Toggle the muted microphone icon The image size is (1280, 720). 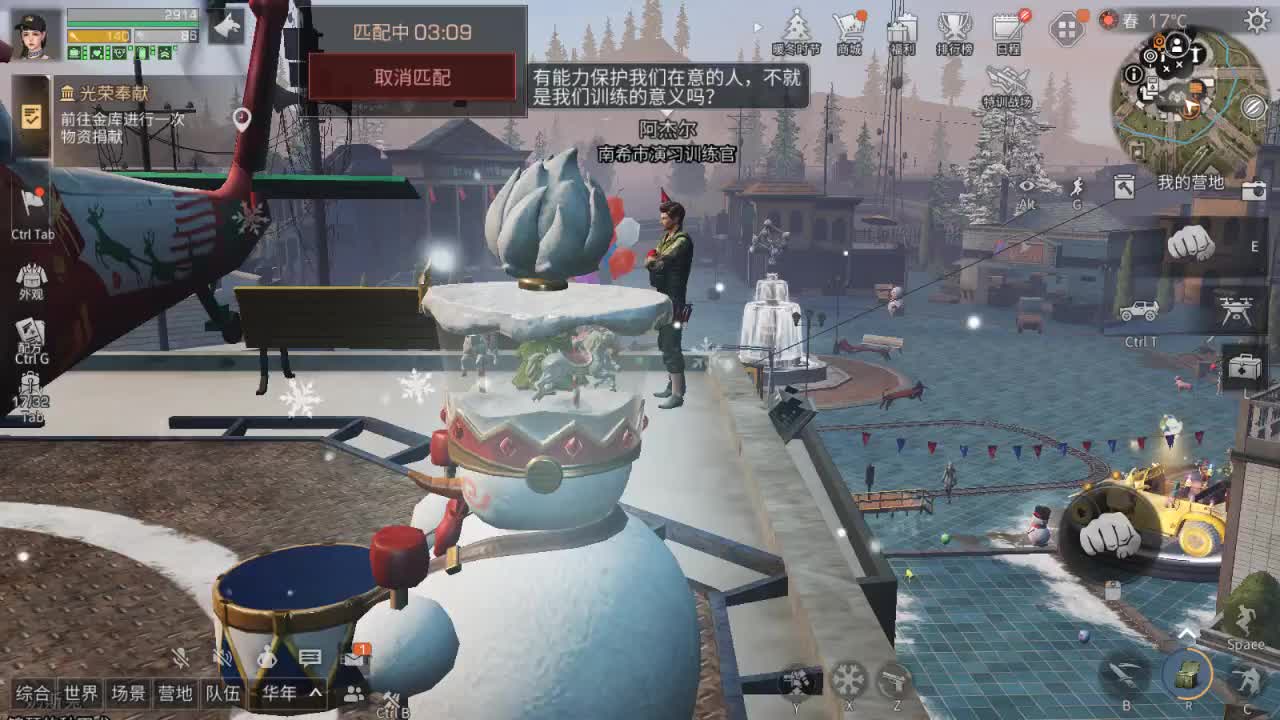click(x=181, y=657)
